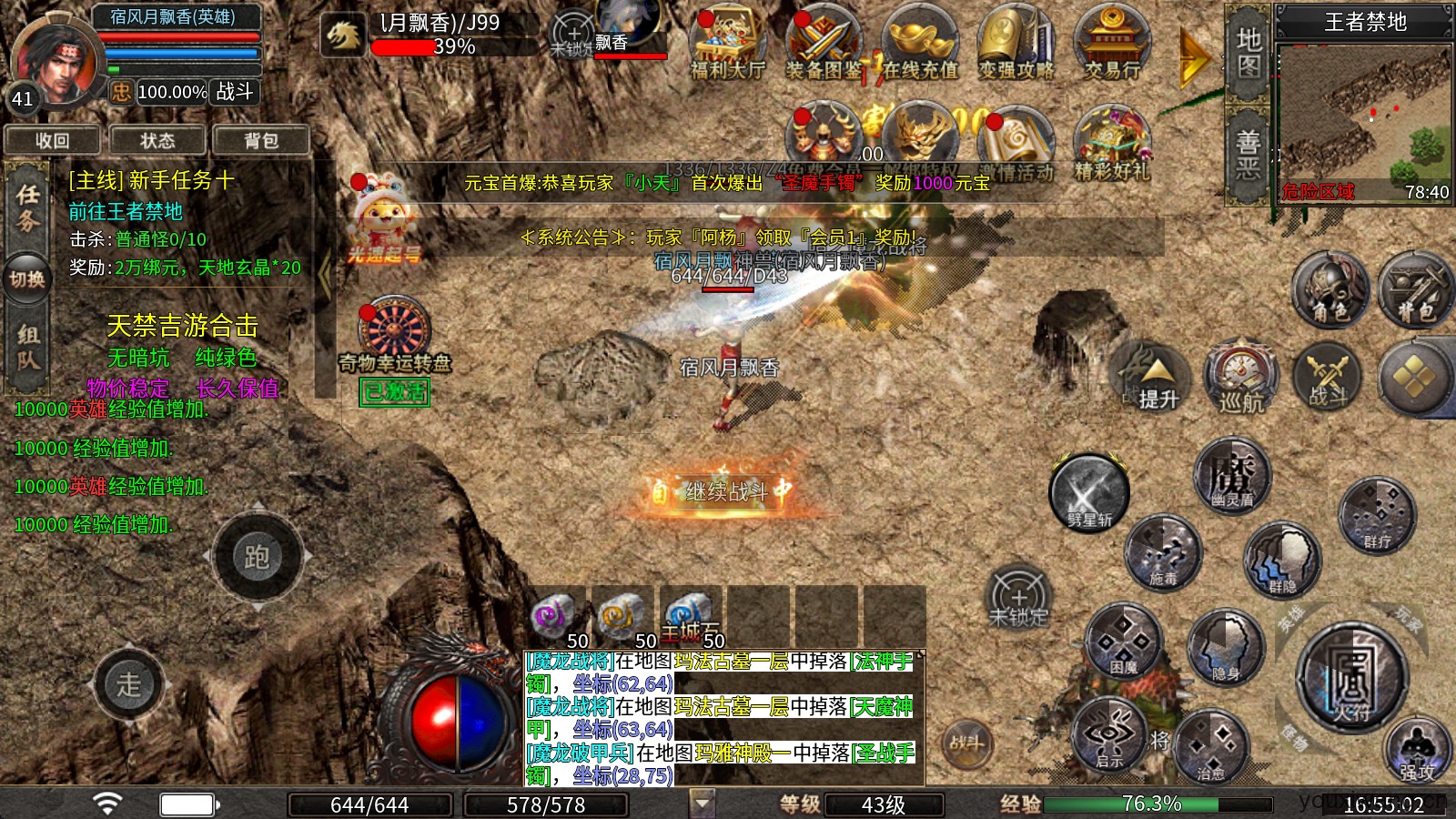Click the 切换 switch button
The image size is (1456, 819).
pos(27,279)
